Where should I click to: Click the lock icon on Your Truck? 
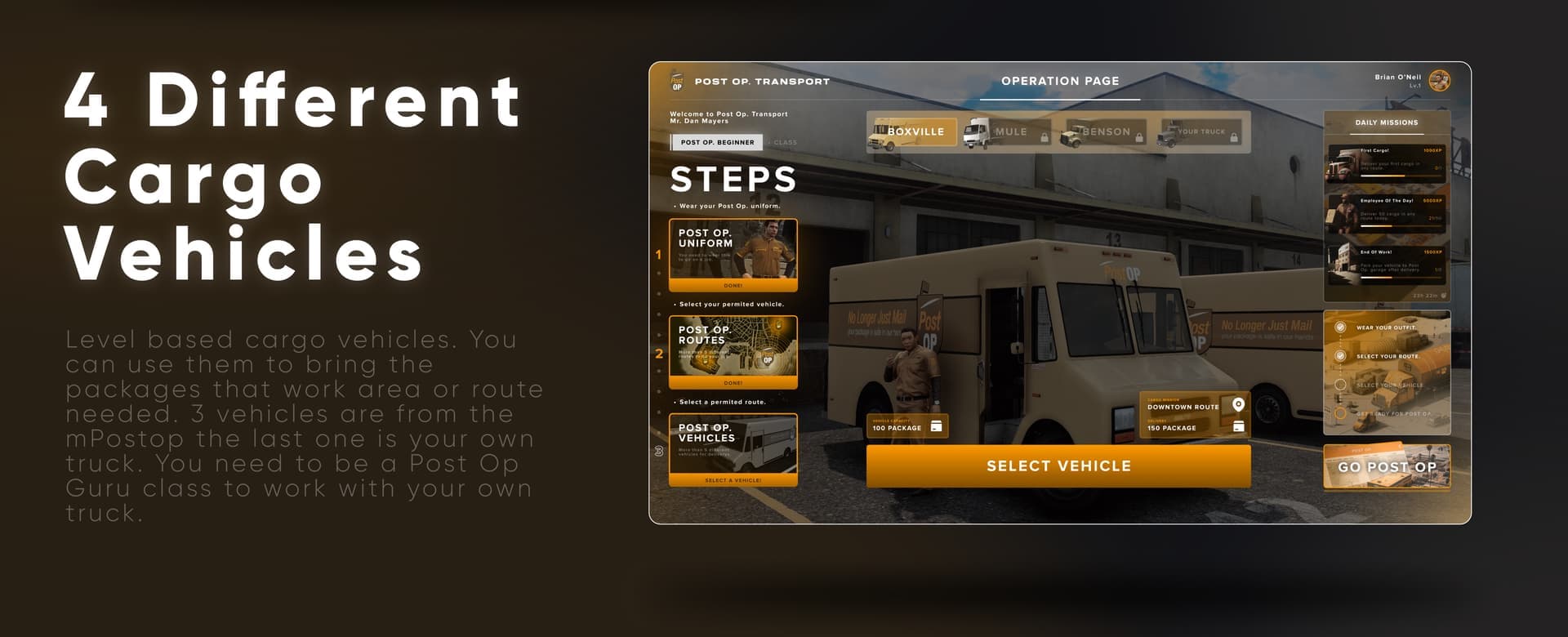(1234, 136)
